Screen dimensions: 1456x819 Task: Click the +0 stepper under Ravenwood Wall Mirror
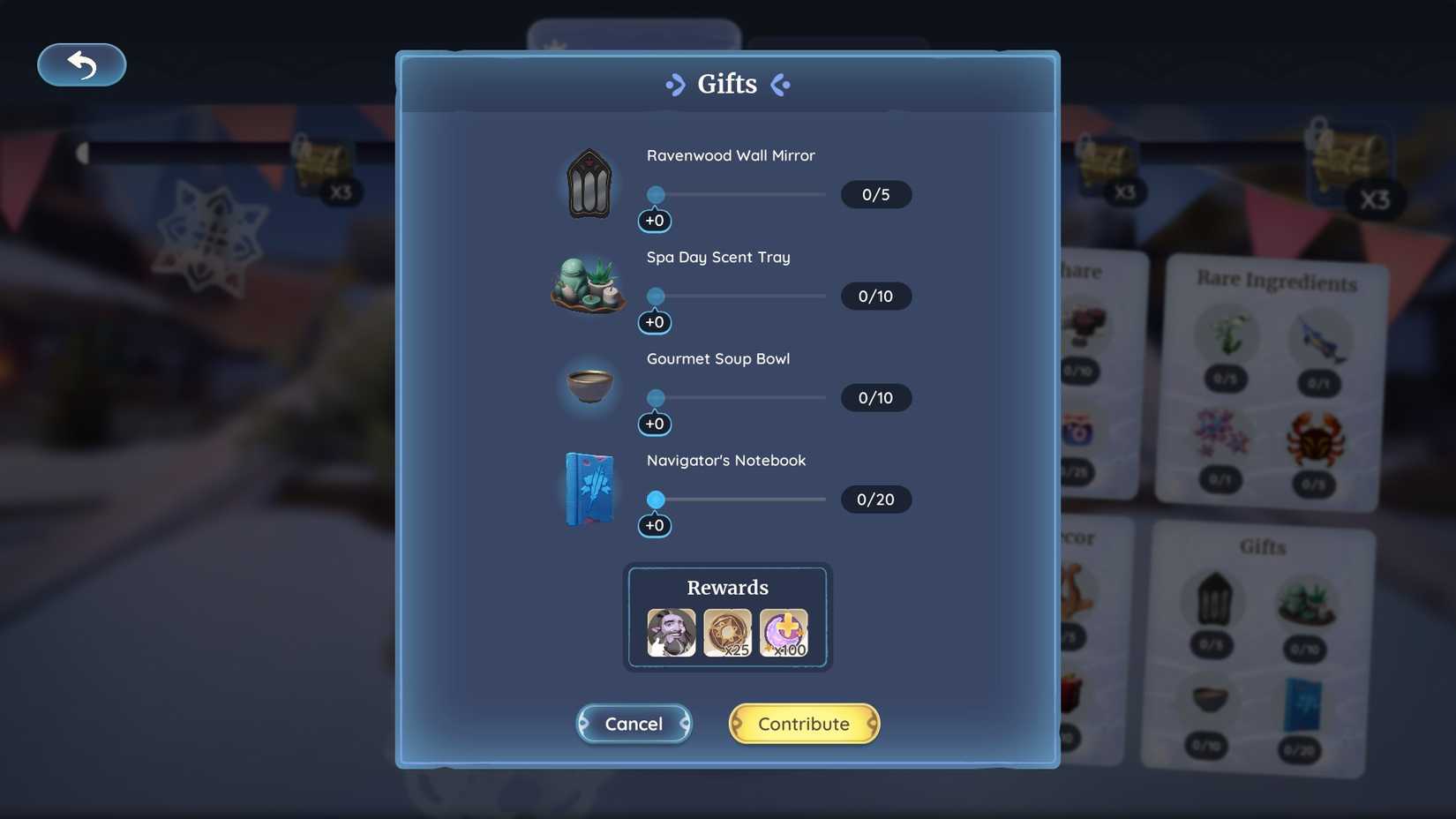point(655,221)
